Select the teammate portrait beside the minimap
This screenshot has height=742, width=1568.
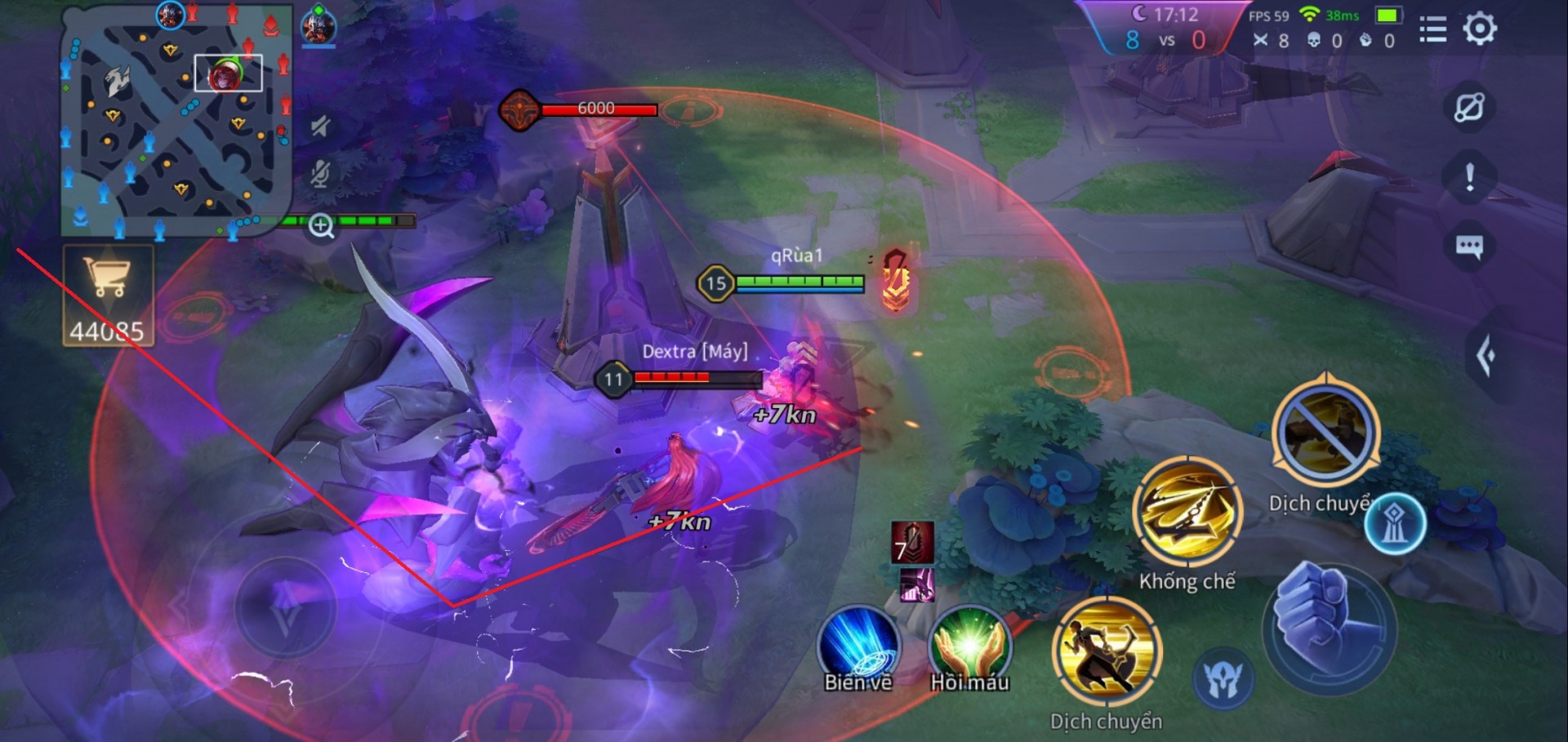point(318,26)
